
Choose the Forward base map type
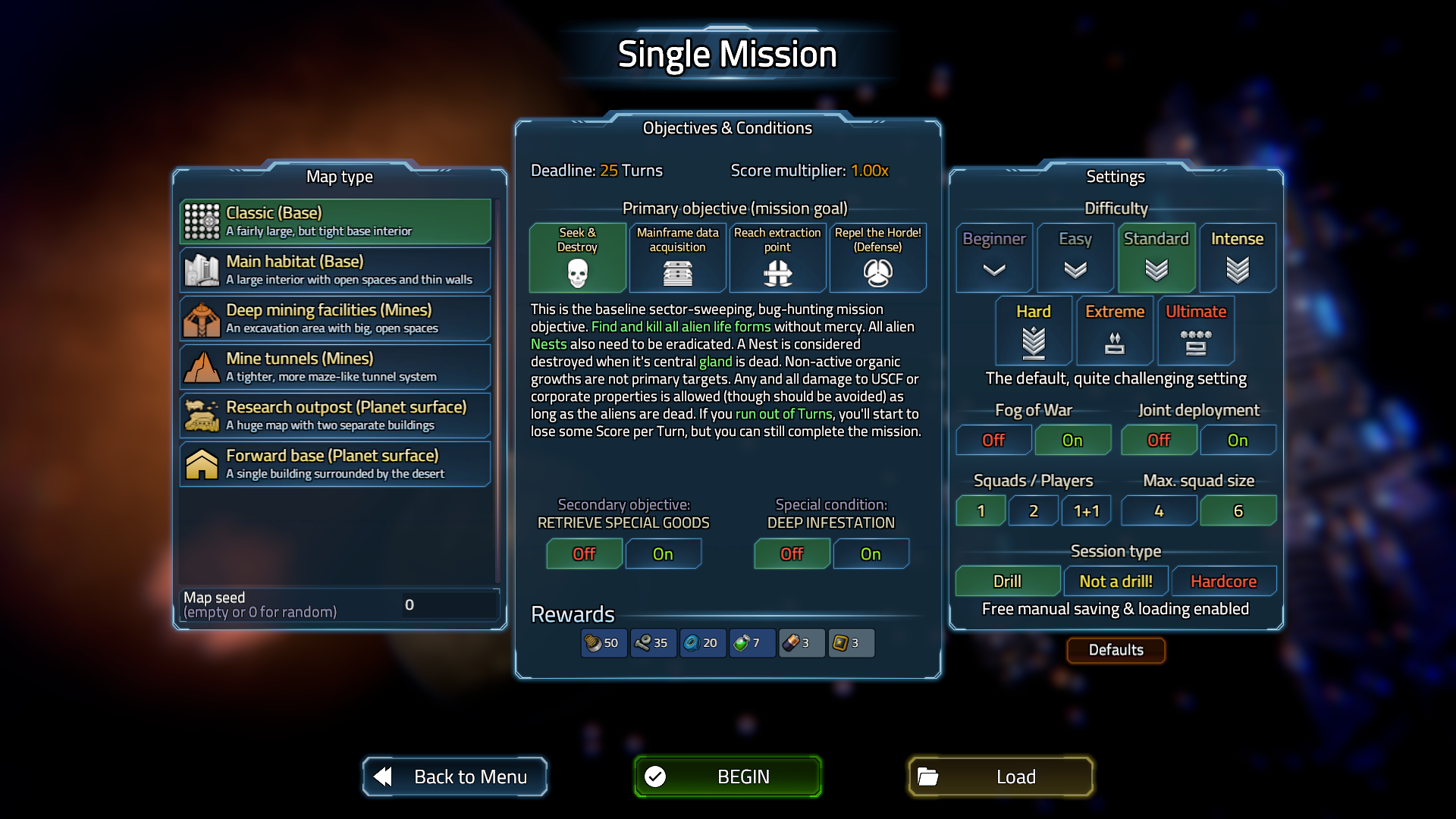pos(335,464)
